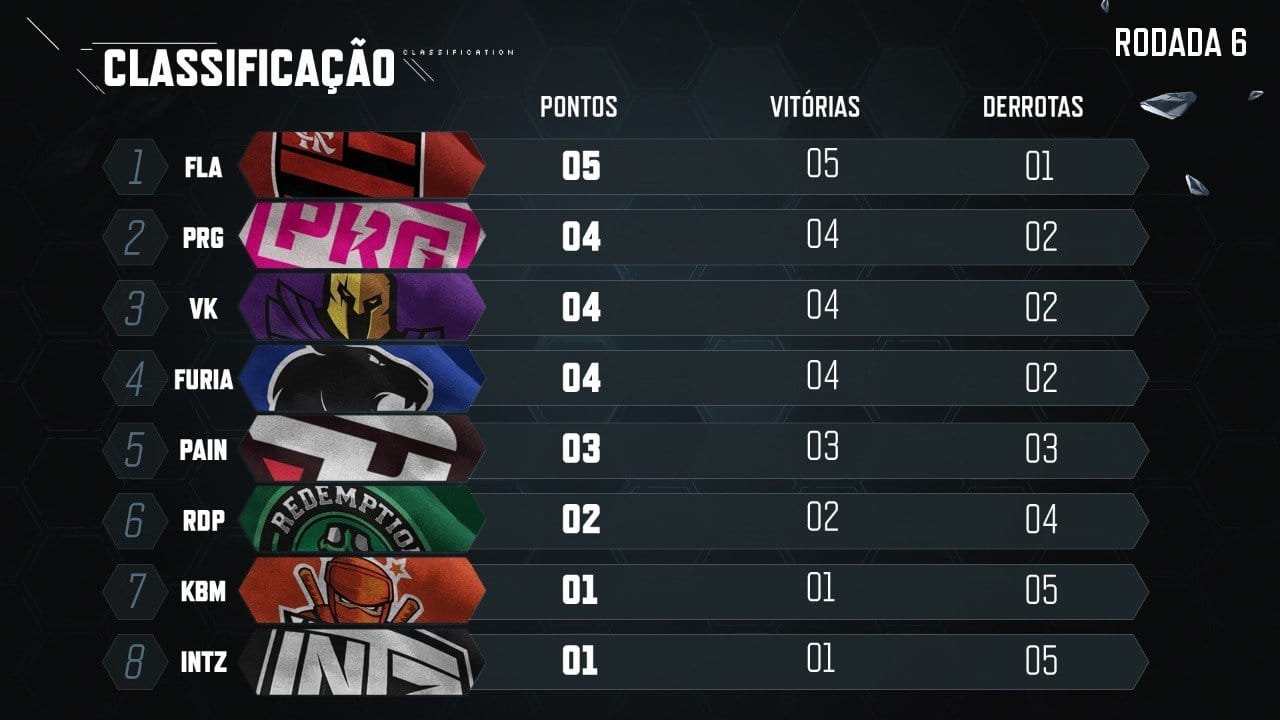Click the VK spartan helmet logo
Screen dimensions: 1280x720
[362, 307]
